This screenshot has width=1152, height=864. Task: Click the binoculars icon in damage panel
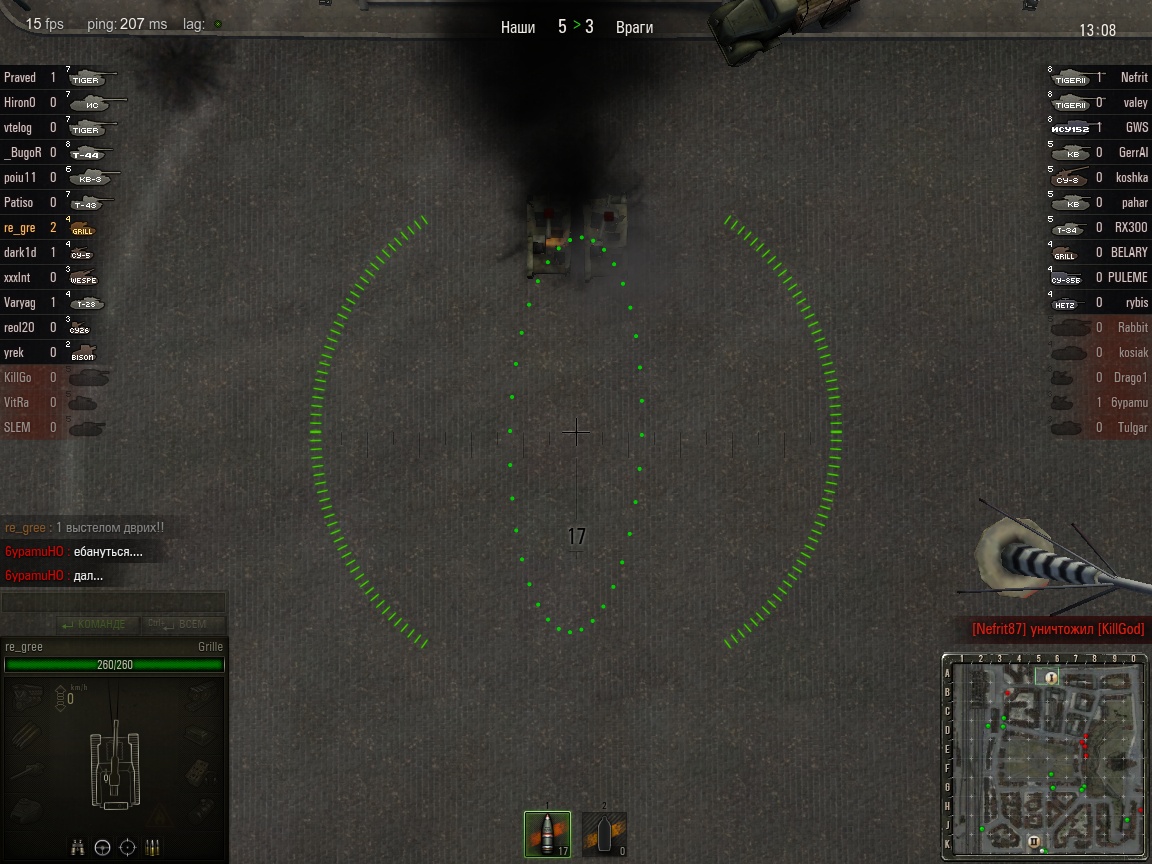pos(78,847)
